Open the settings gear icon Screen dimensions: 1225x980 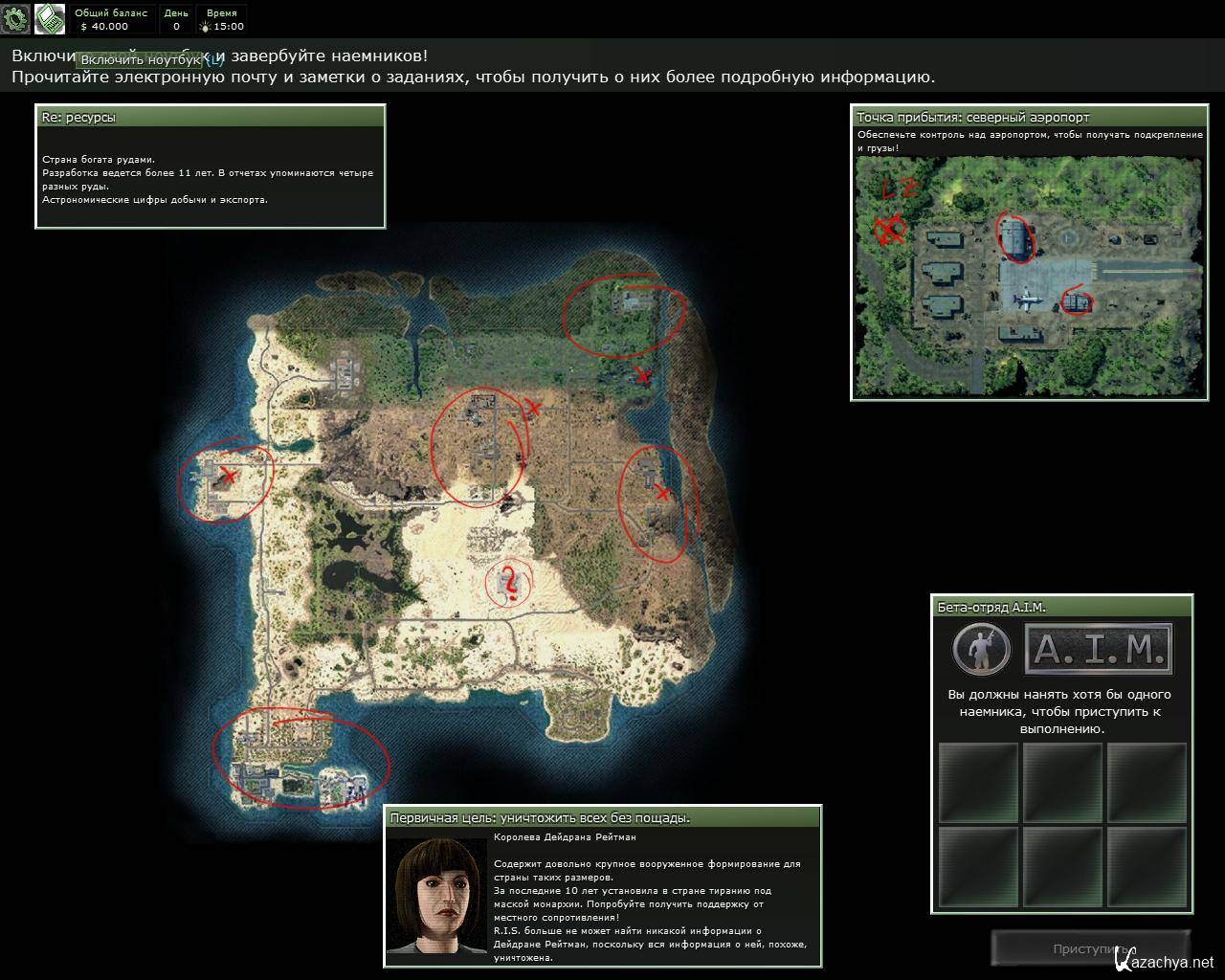pyautogui.click(x=15, y=18)
